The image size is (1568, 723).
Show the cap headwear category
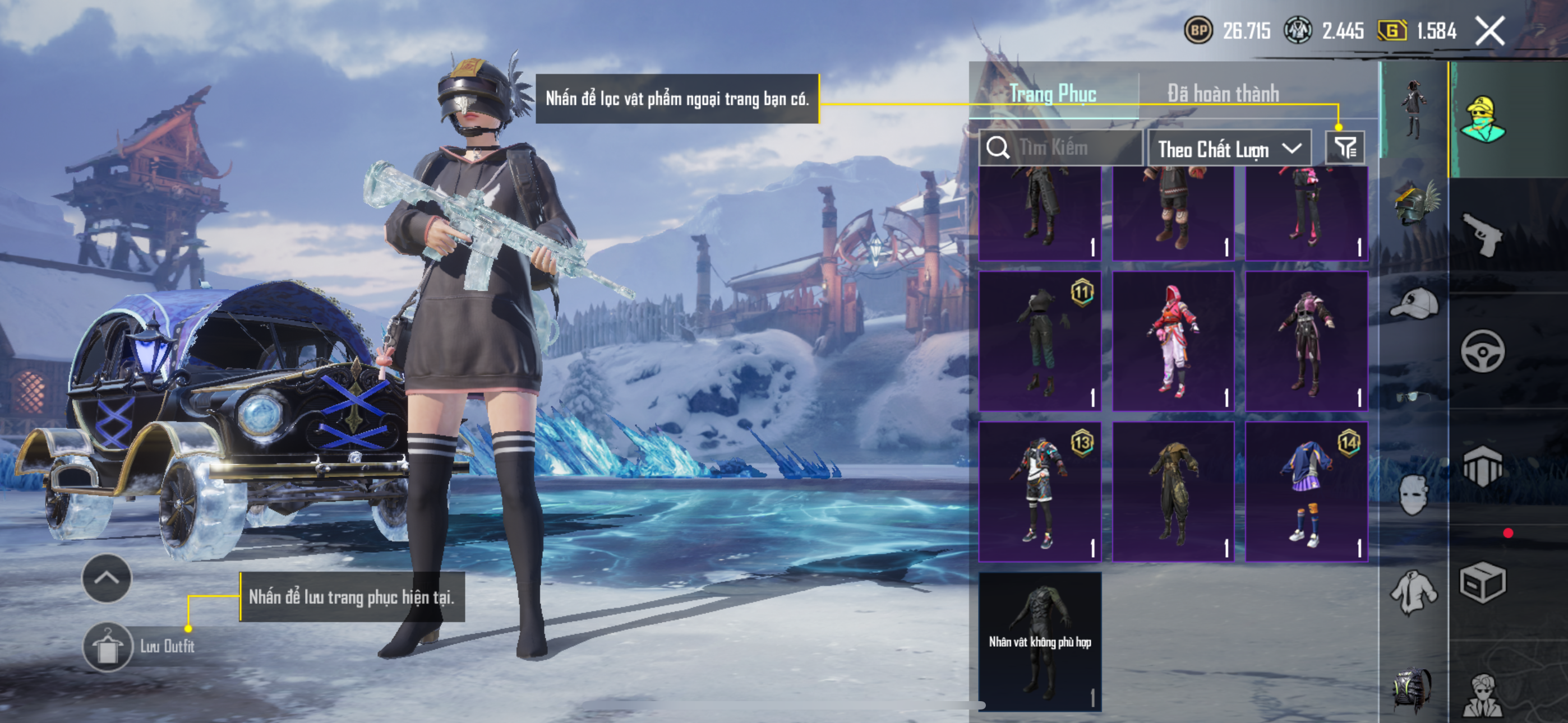(1413, 304)
